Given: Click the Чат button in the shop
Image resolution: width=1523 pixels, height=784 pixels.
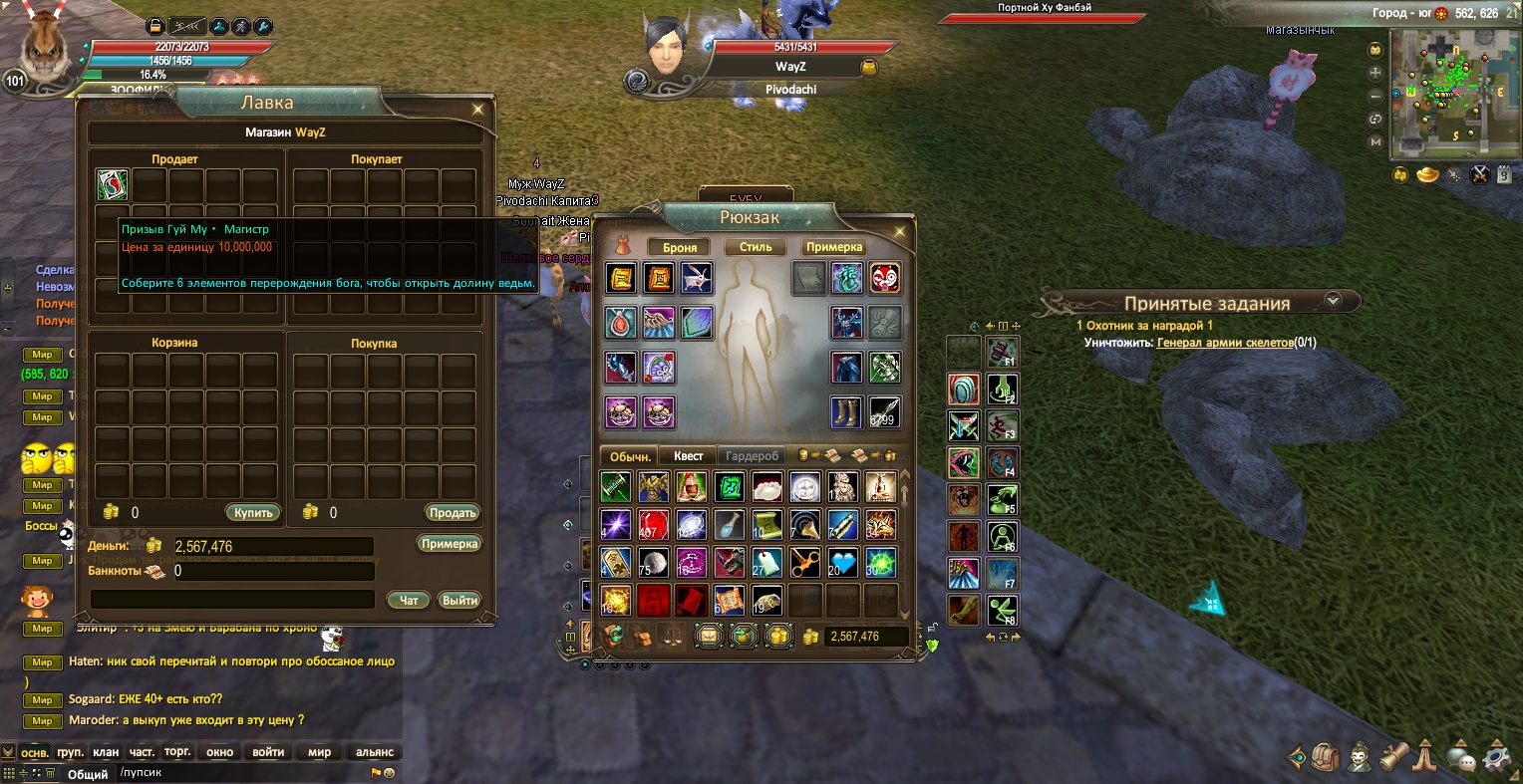Looking at the screenshot, I should tap(409, 600).
